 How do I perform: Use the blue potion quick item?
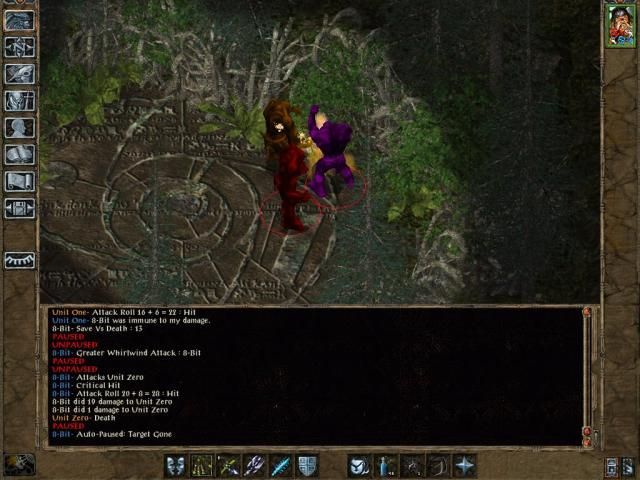coord(386,465)
